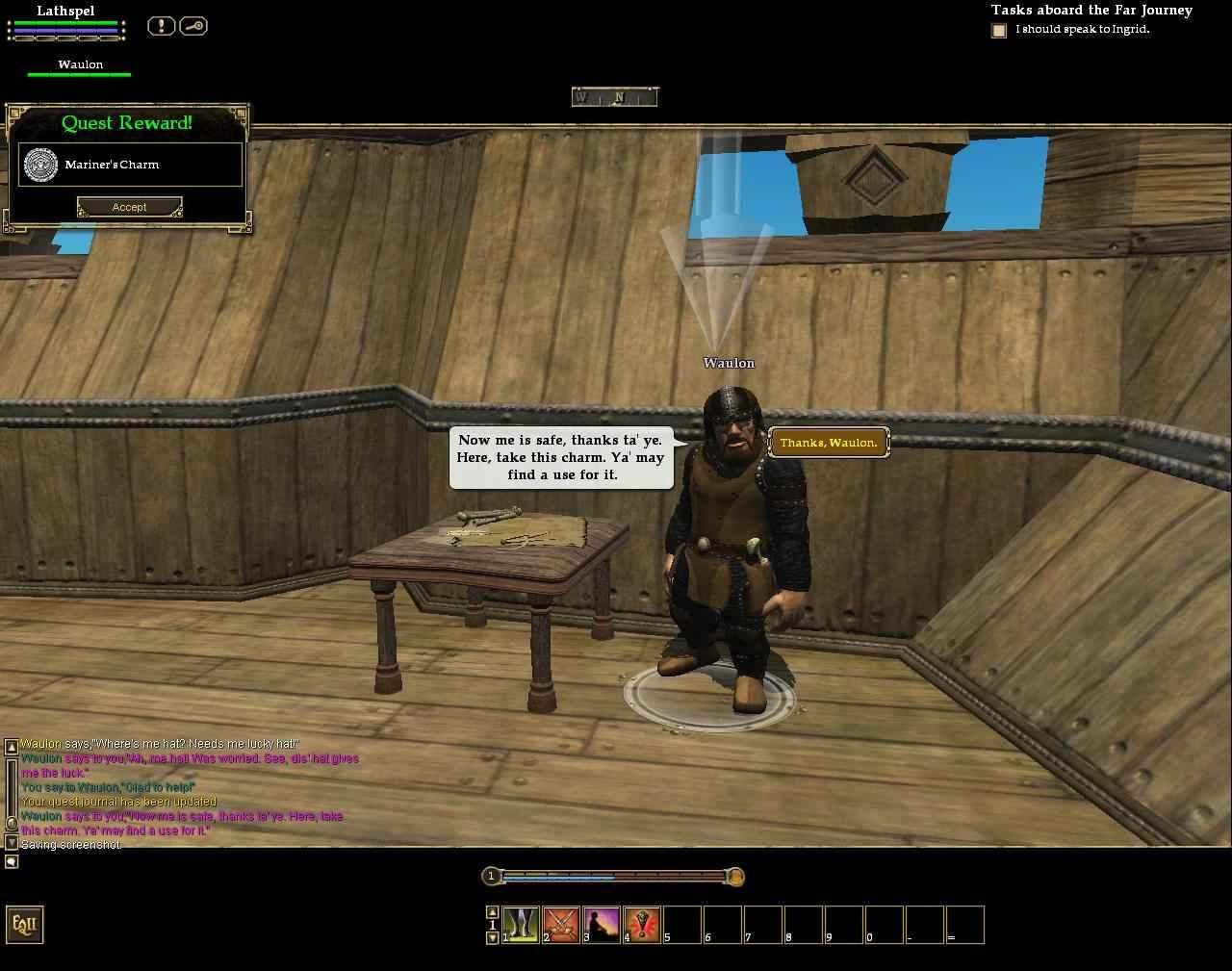Image resolution: width=1232 pixels, height=971 pixels.
Task: Activate the crossed swords attack in slot 2
Action: tap(561, 925)
